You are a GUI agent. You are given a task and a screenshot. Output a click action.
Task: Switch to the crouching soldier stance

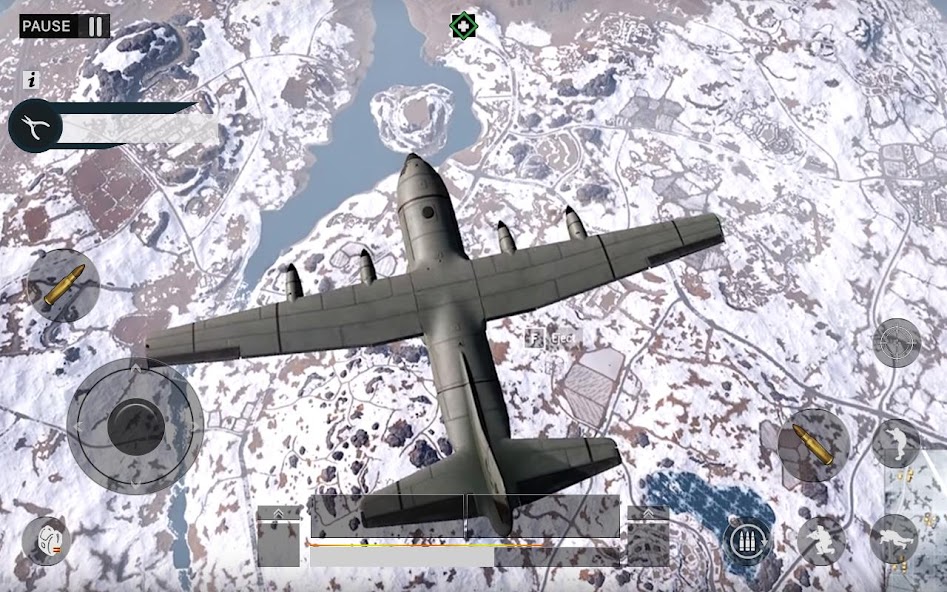[x=821, y=541]
